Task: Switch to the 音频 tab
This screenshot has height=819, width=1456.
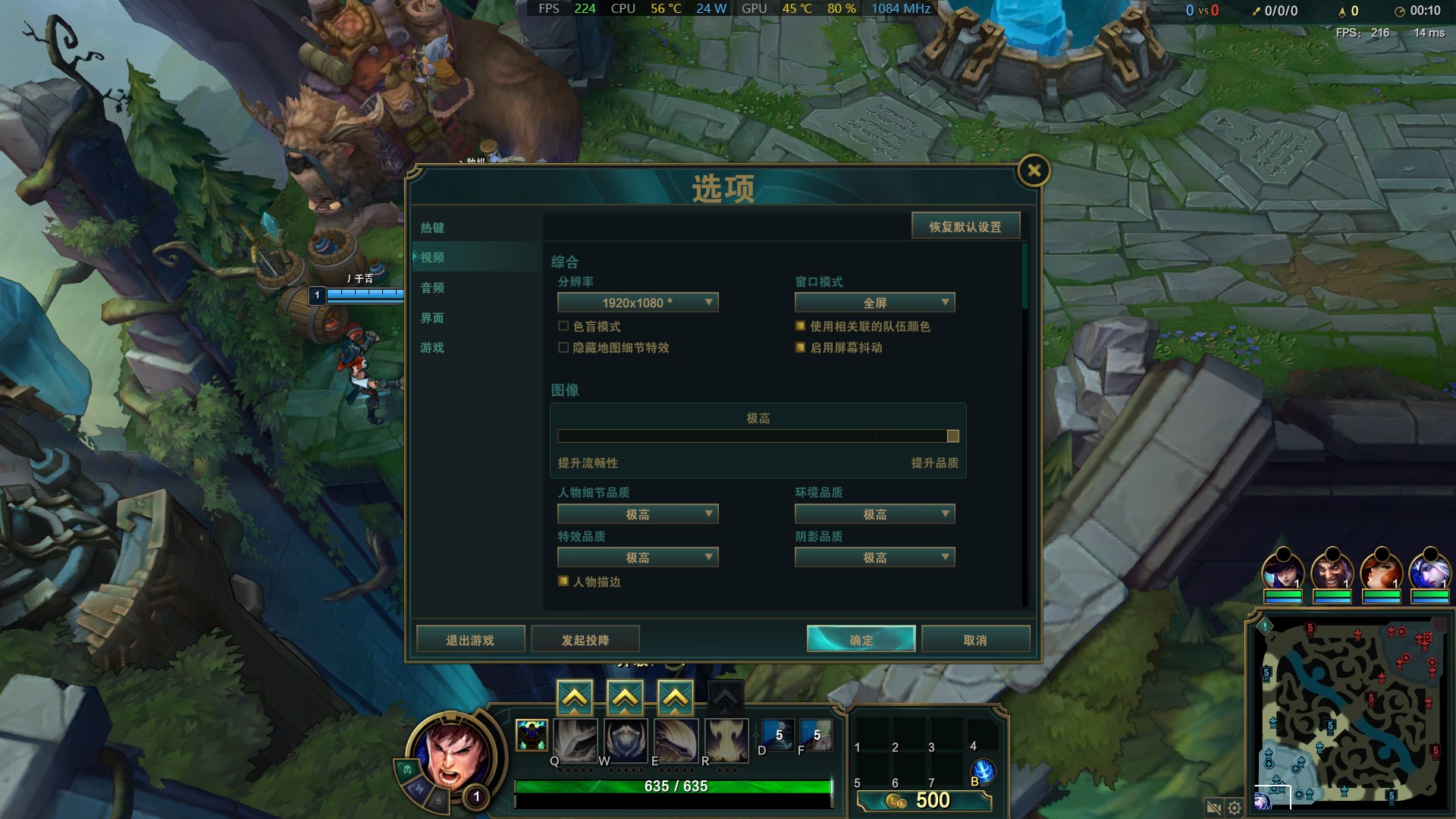Action: [x=431, y=287]
